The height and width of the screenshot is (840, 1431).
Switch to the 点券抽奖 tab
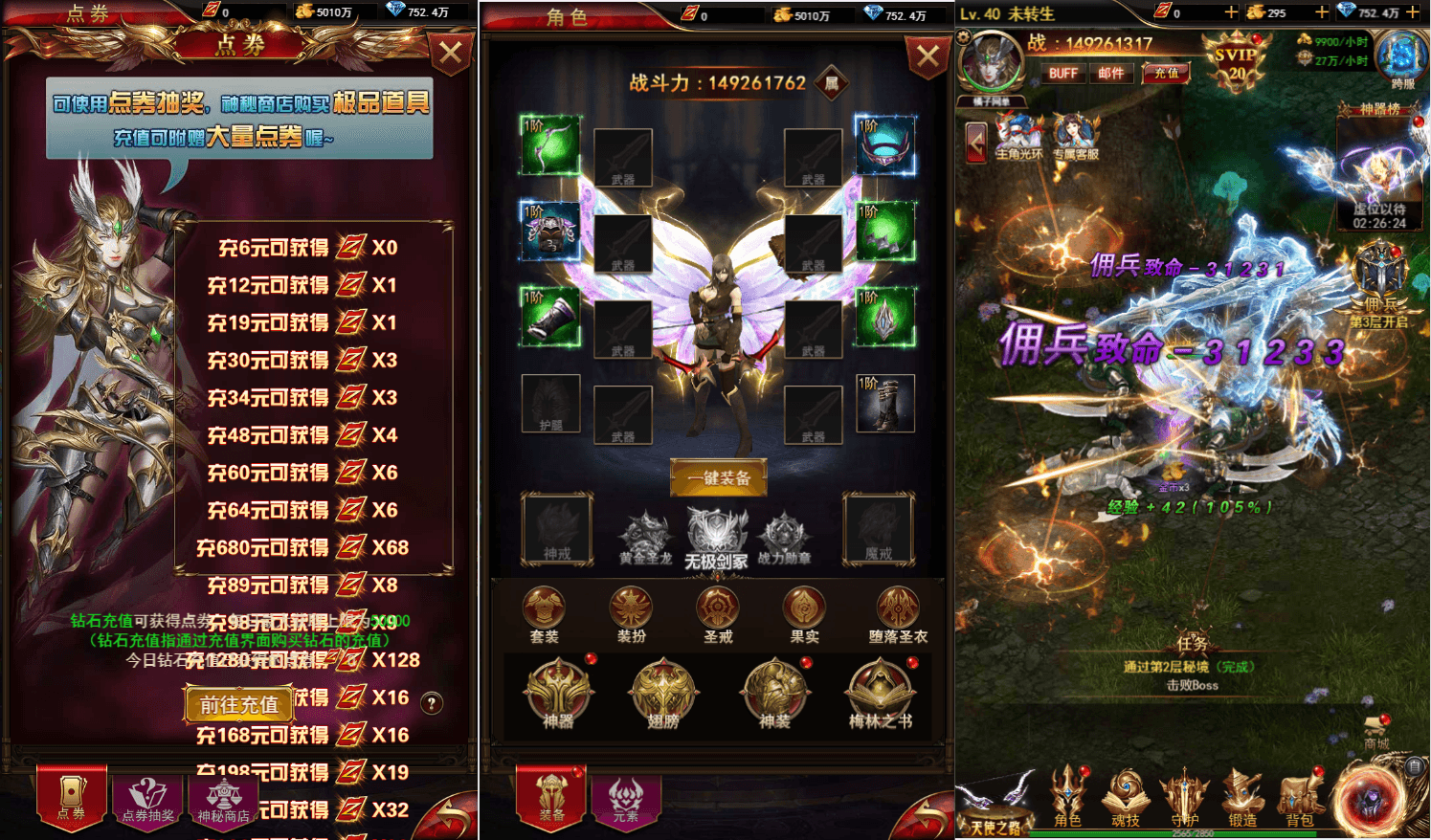tap(148, 799)
